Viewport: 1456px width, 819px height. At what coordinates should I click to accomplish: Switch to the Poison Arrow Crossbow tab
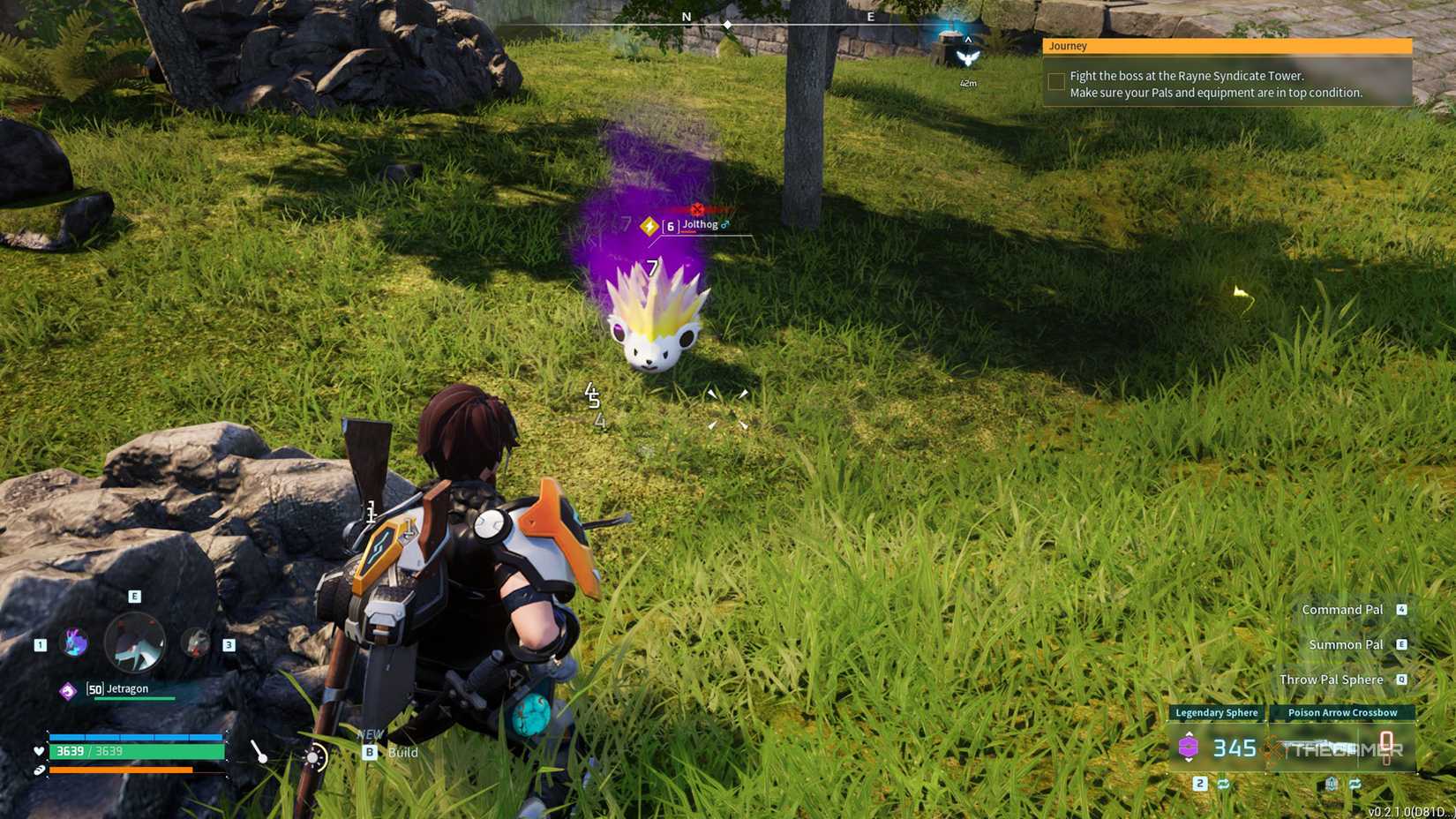pos(1343,712)
